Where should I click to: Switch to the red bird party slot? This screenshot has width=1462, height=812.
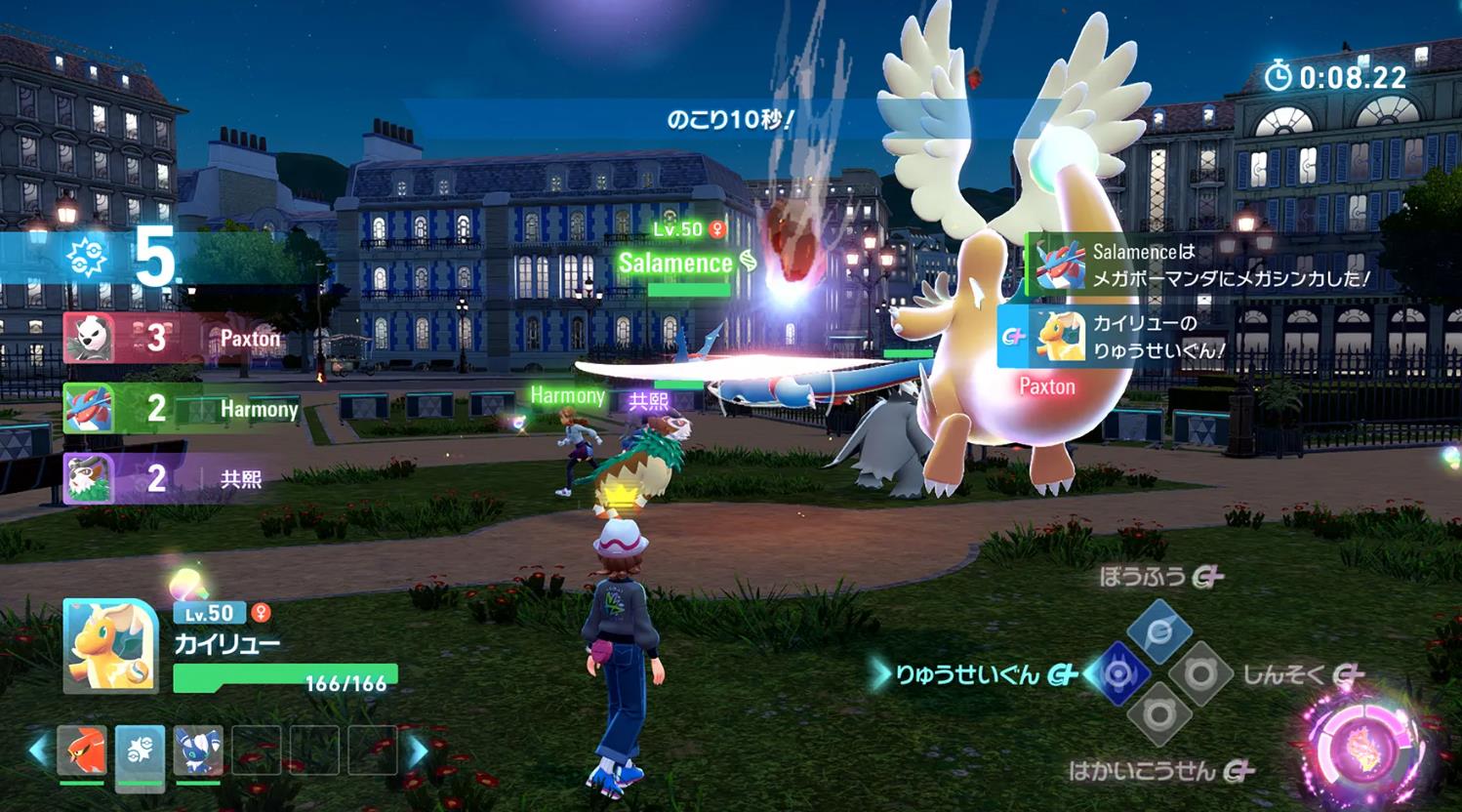(81, 751)
